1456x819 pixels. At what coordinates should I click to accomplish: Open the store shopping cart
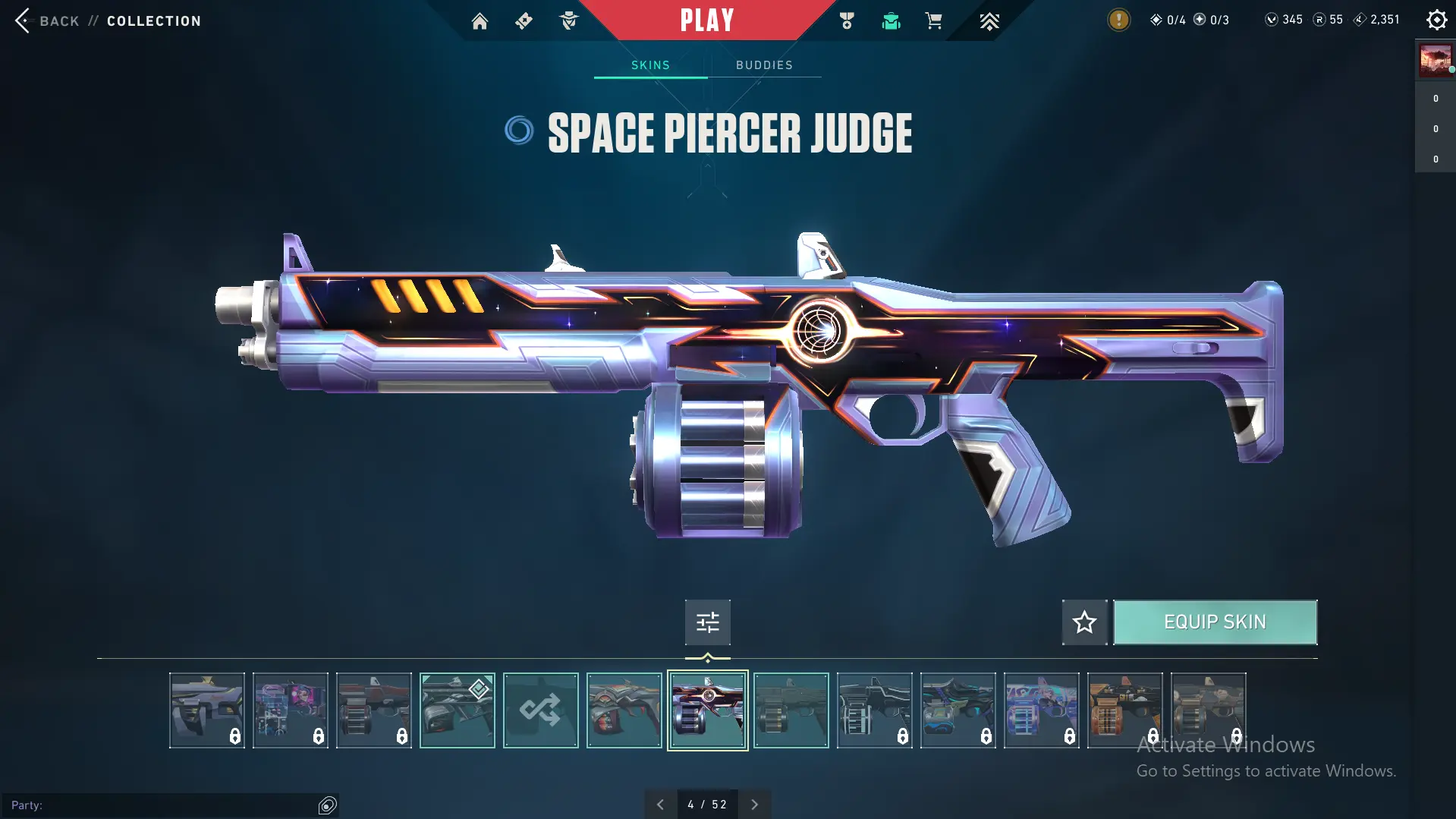pyautogui.click(x=933, y=21)
